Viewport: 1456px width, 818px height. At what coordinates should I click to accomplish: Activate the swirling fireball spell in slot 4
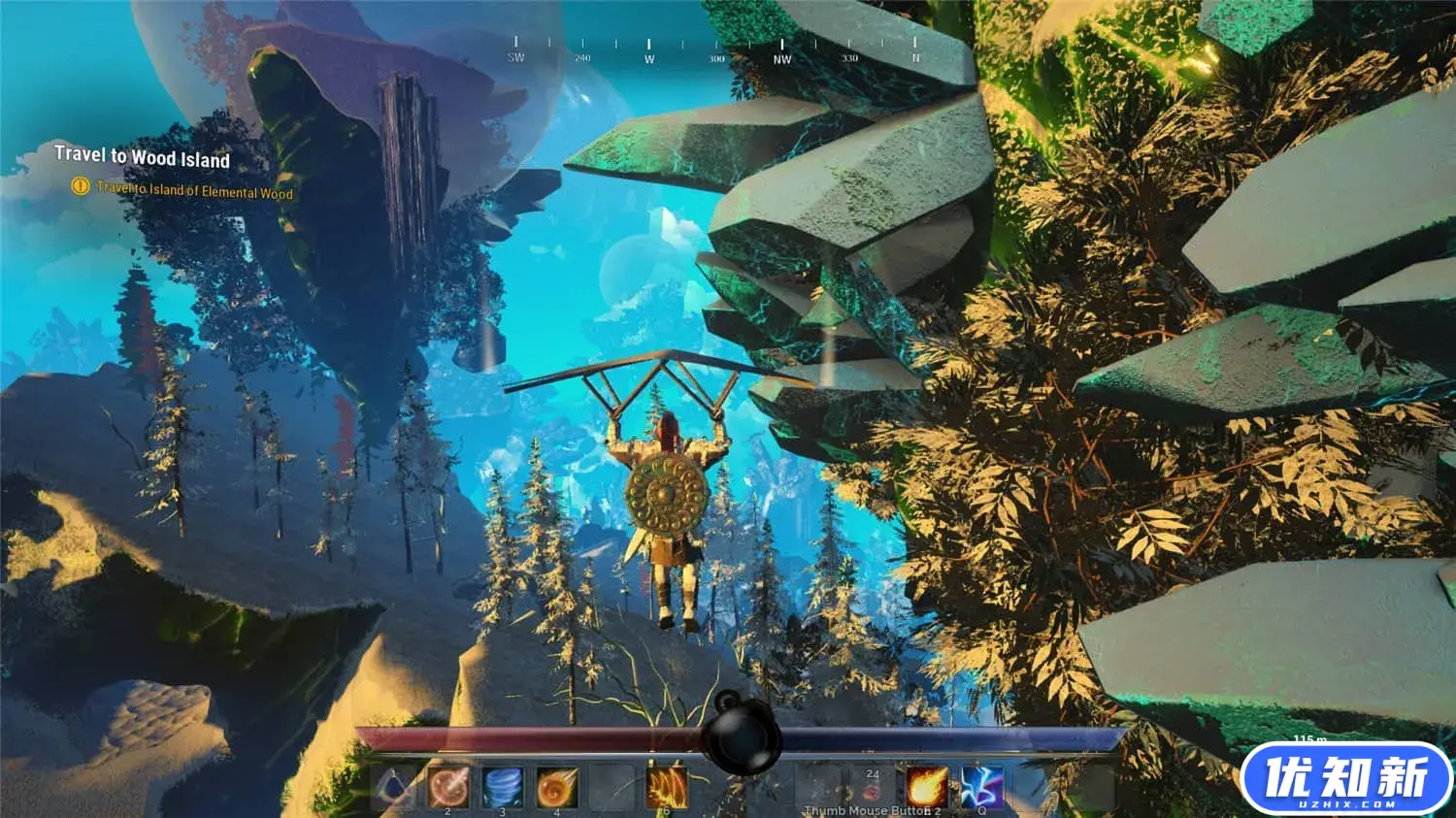[557, 787]
